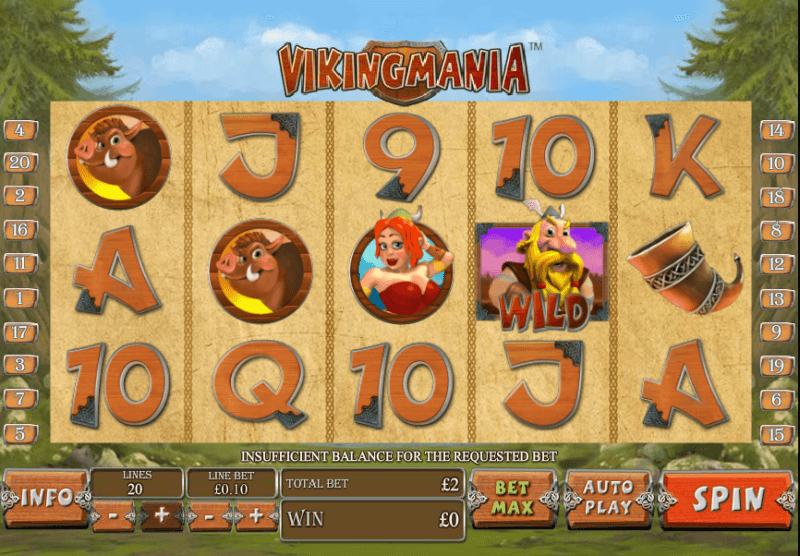Select payline marker 1
The width and height of the screenshot is (800, 556).
click(x=20, y=297)
